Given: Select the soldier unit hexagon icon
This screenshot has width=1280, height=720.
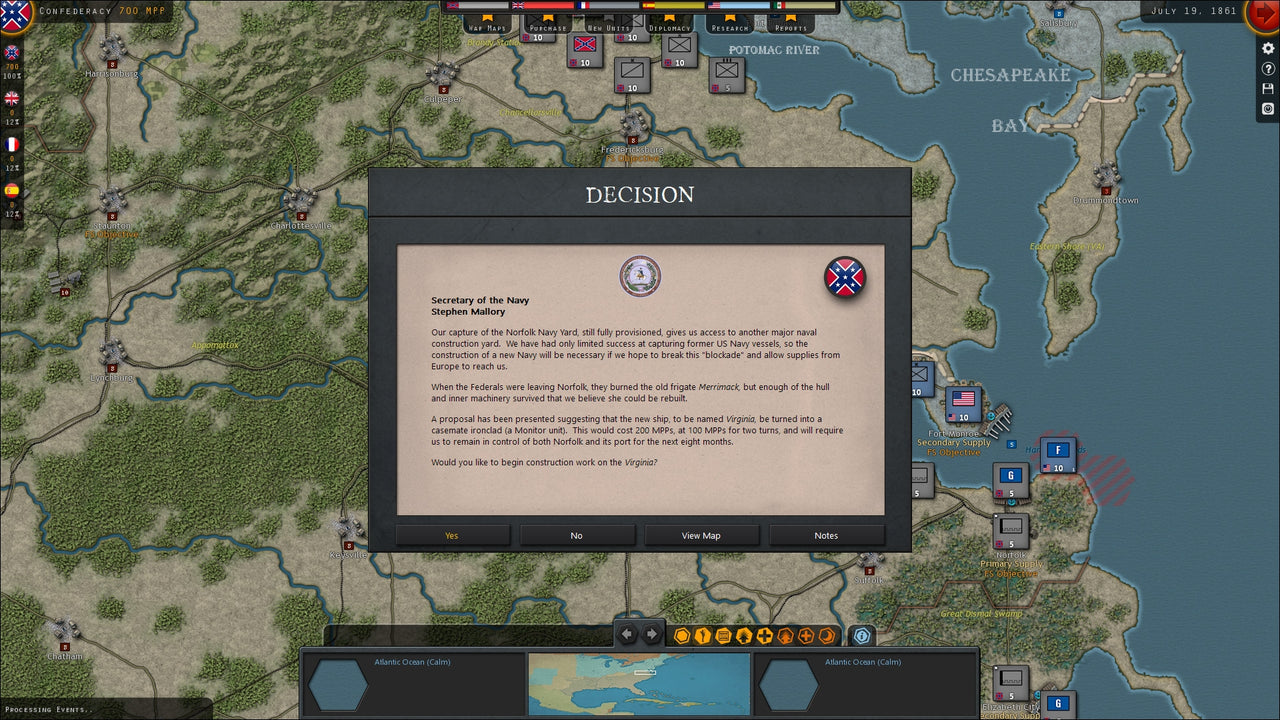Looking at the screenshot, I should coord(703,635).
